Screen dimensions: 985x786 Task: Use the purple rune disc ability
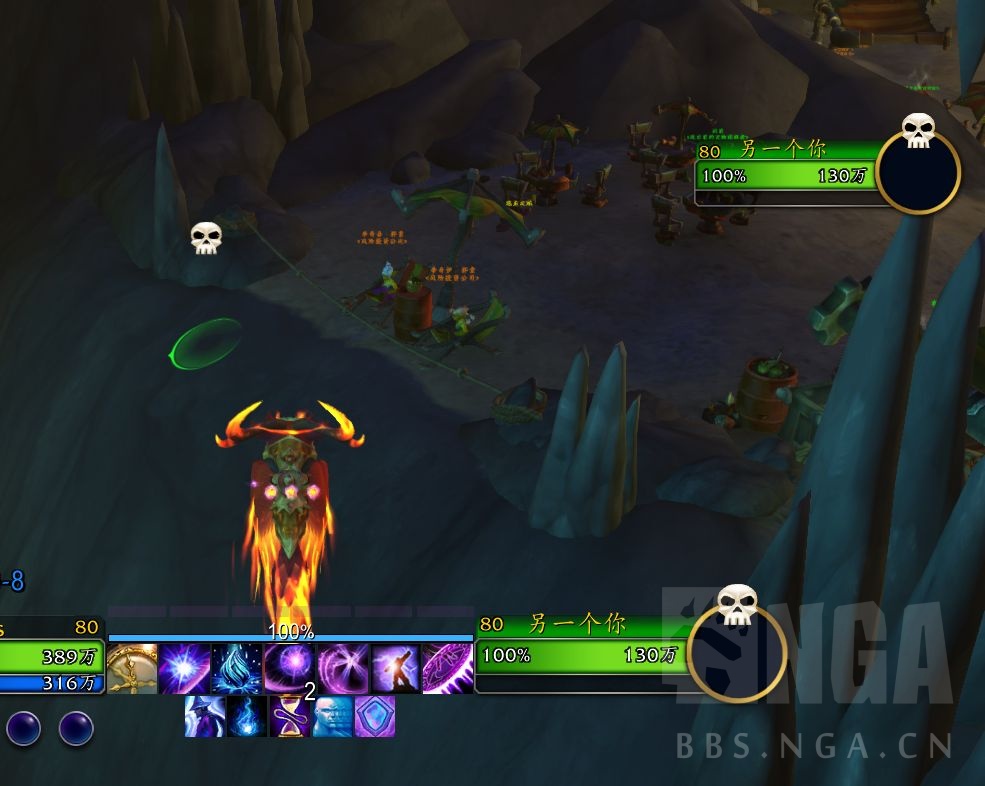tap(447, 669)
